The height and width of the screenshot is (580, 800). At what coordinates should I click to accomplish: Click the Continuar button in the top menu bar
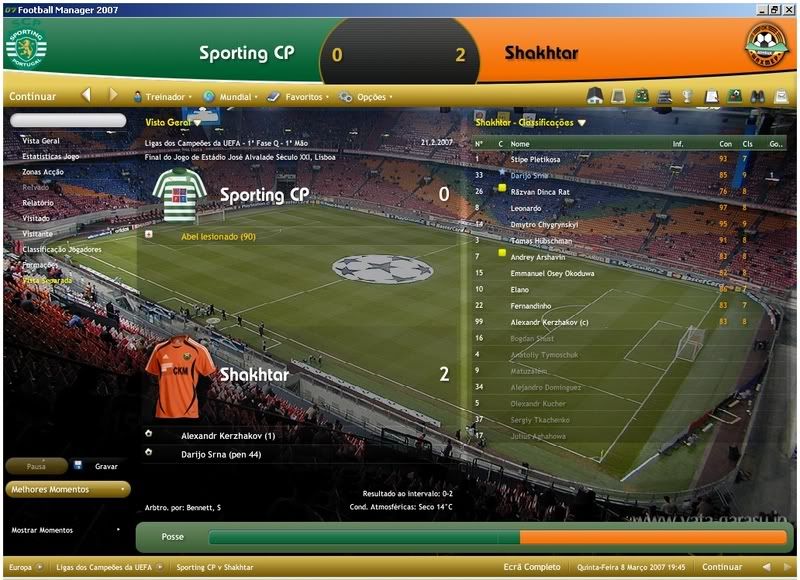coord(32,97)
